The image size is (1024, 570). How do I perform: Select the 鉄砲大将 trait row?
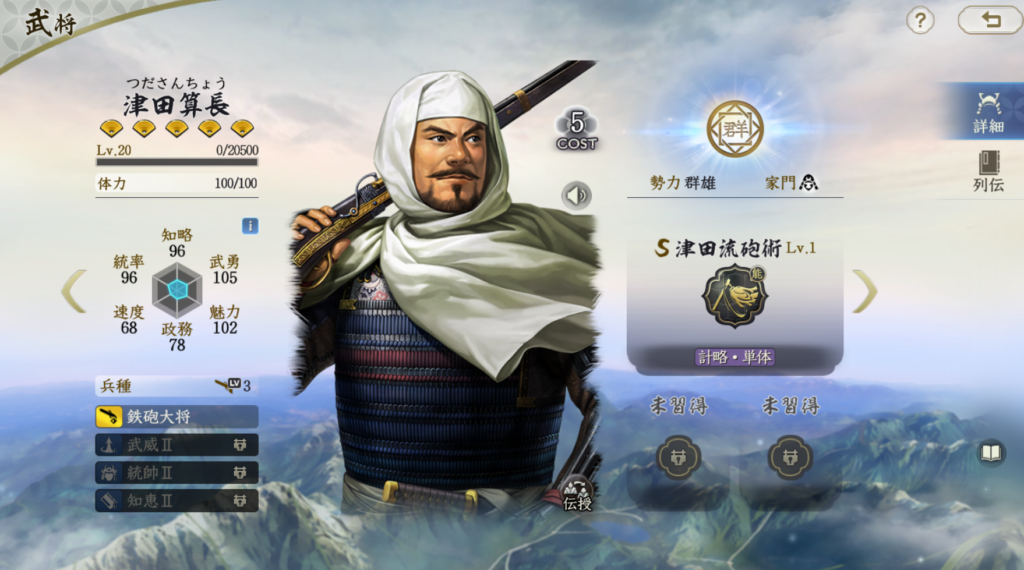pos(177,416)
